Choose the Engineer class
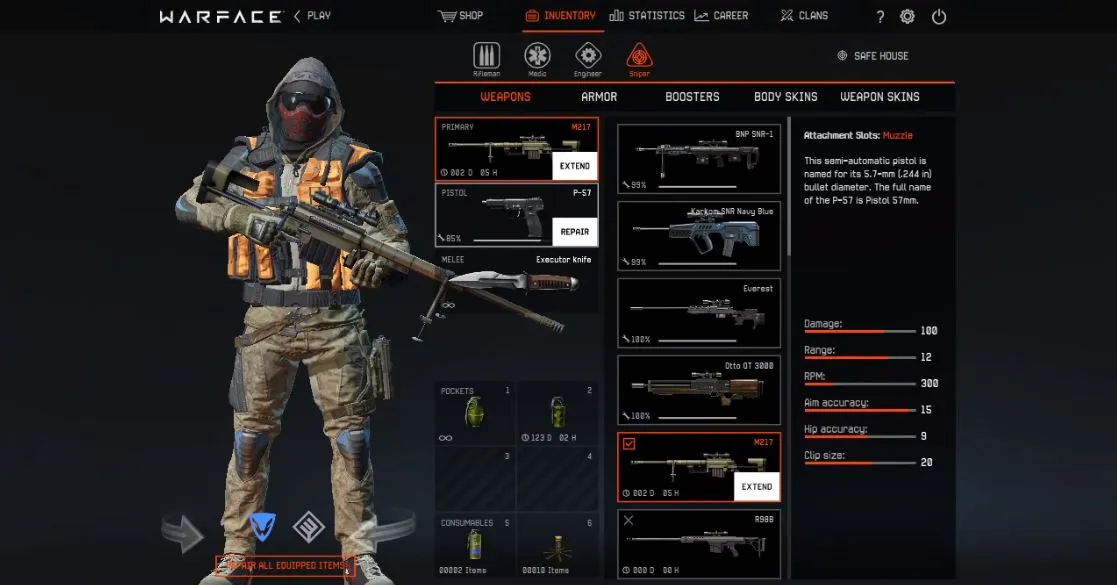Screen dimensions: 1117x585 click(x=588, y=58)
